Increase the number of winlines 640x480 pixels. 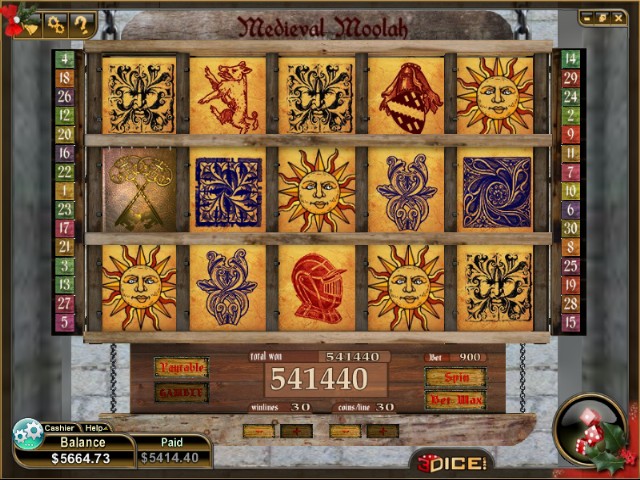tap(296, 431)
